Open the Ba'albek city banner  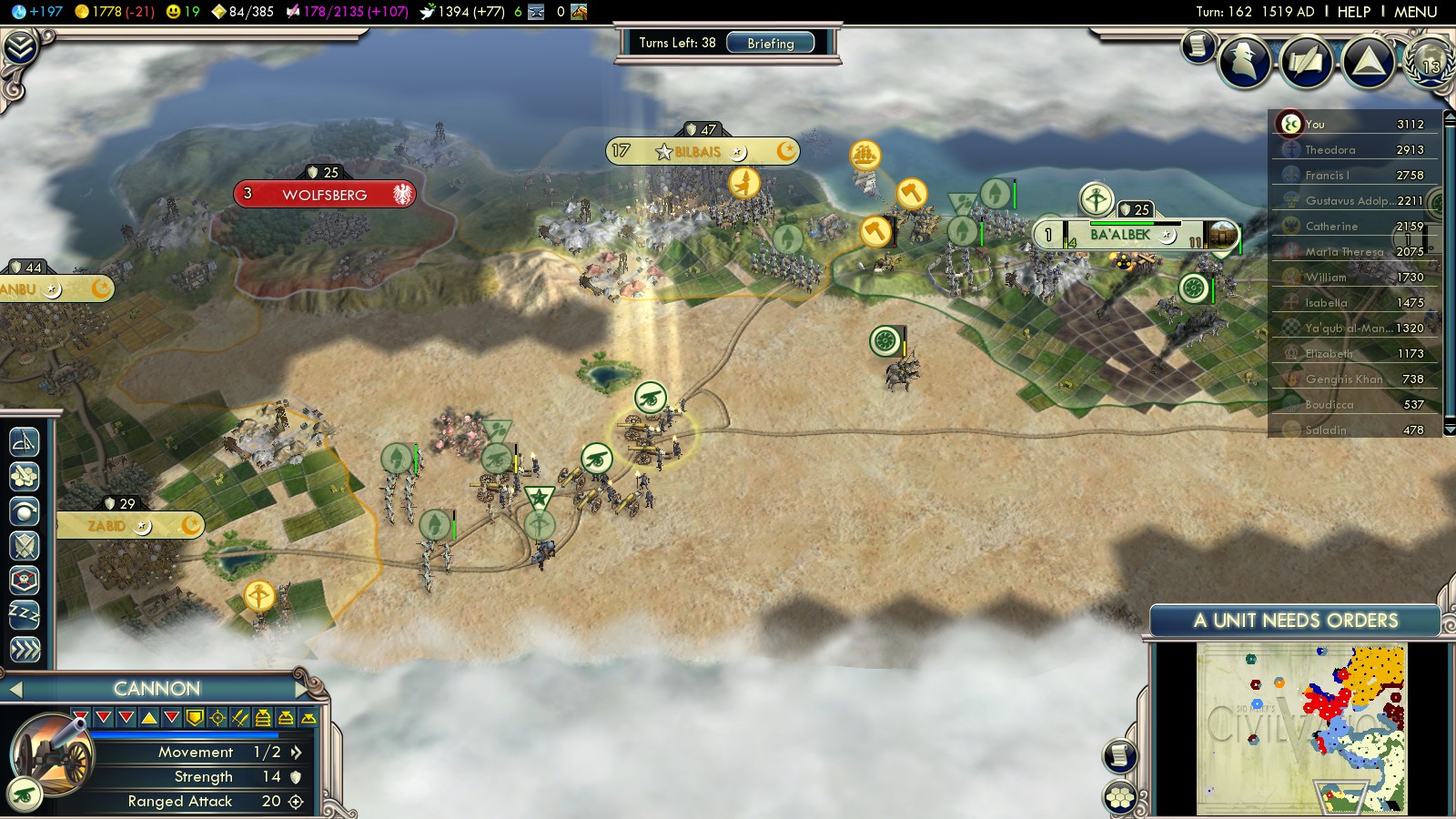click(x=1120, y=235)
